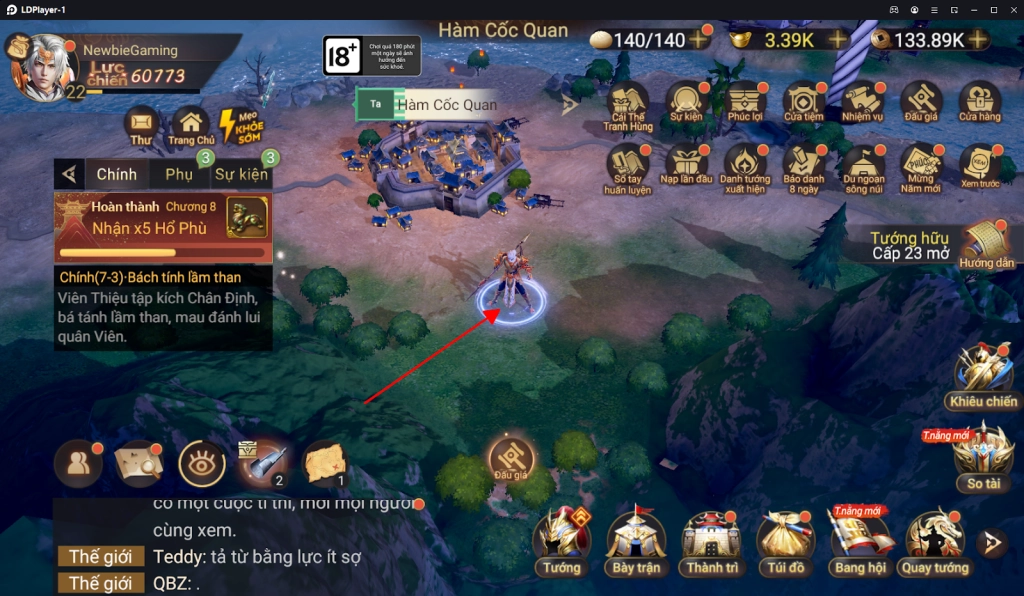Click NewbieGaming player avatar portrait
The image size is (1024, 596).
[43, 68]
